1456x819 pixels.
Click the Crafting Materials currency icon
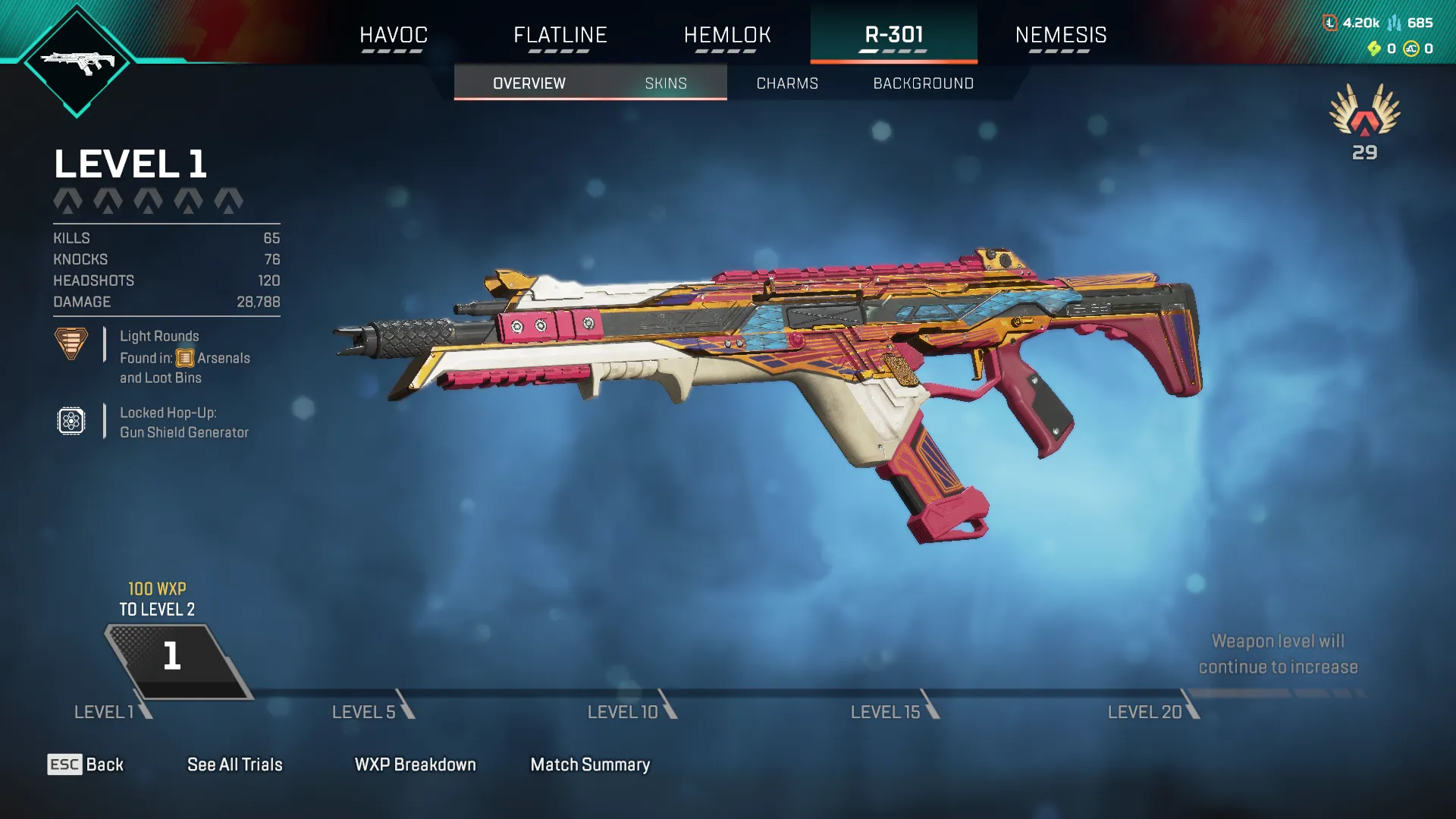[1395, 24]
